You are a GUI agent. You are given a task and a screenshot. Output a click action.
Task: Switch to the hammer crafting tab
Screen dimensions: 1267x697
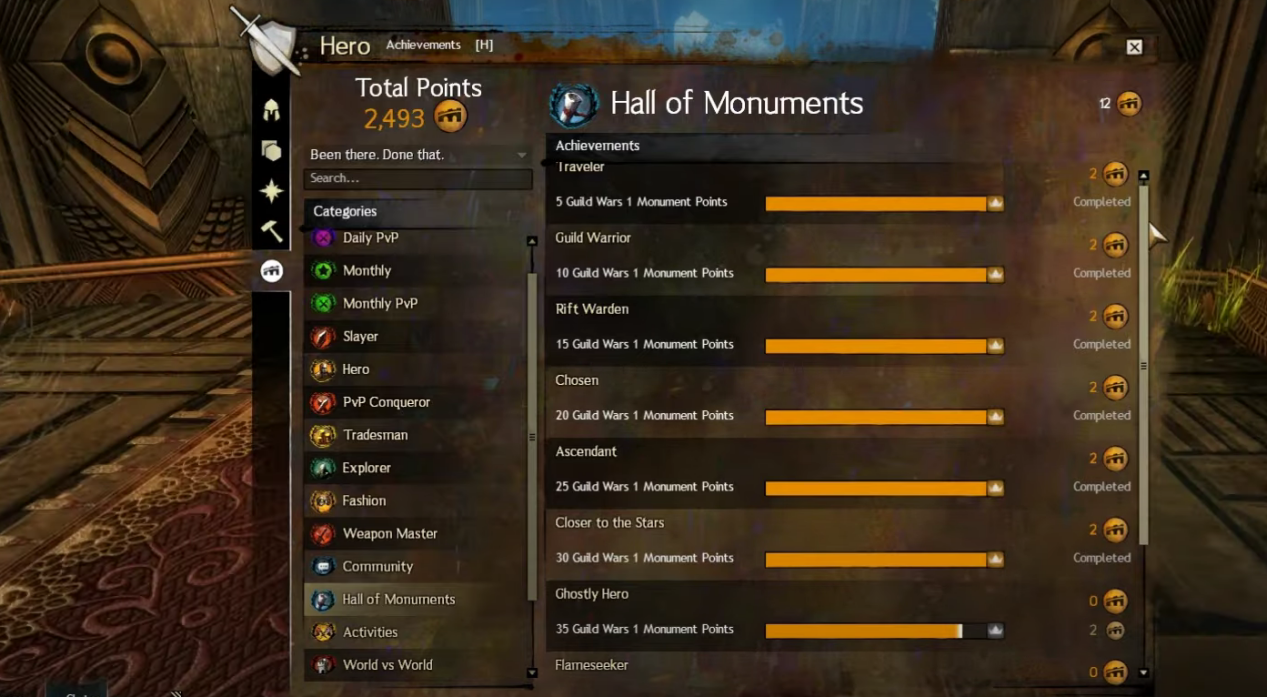tap(271, 231)
